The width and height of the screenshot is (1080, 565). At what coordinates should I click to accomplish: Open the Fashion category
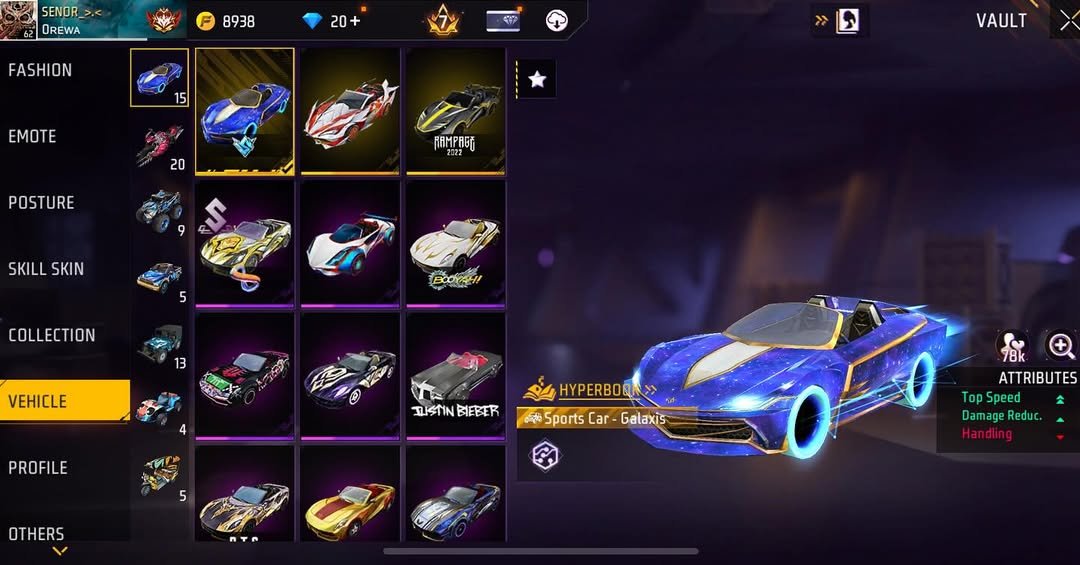coord(40,70)
